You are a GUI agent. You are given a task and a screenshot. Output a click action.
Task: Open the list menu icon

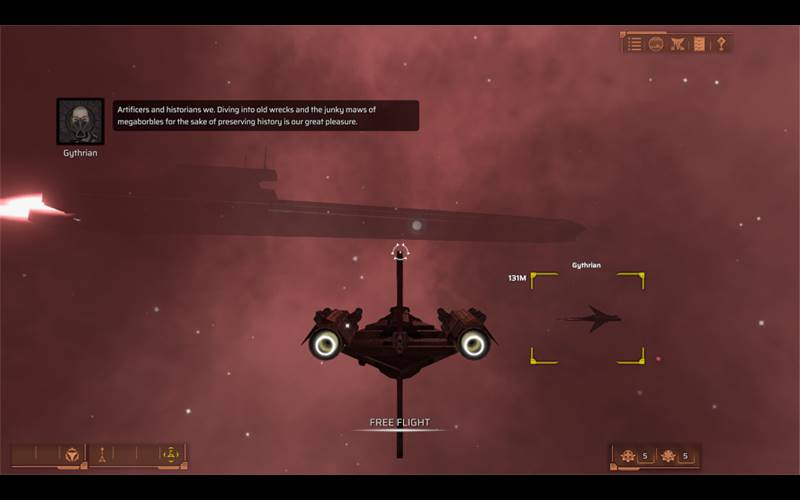click(635, 44)
